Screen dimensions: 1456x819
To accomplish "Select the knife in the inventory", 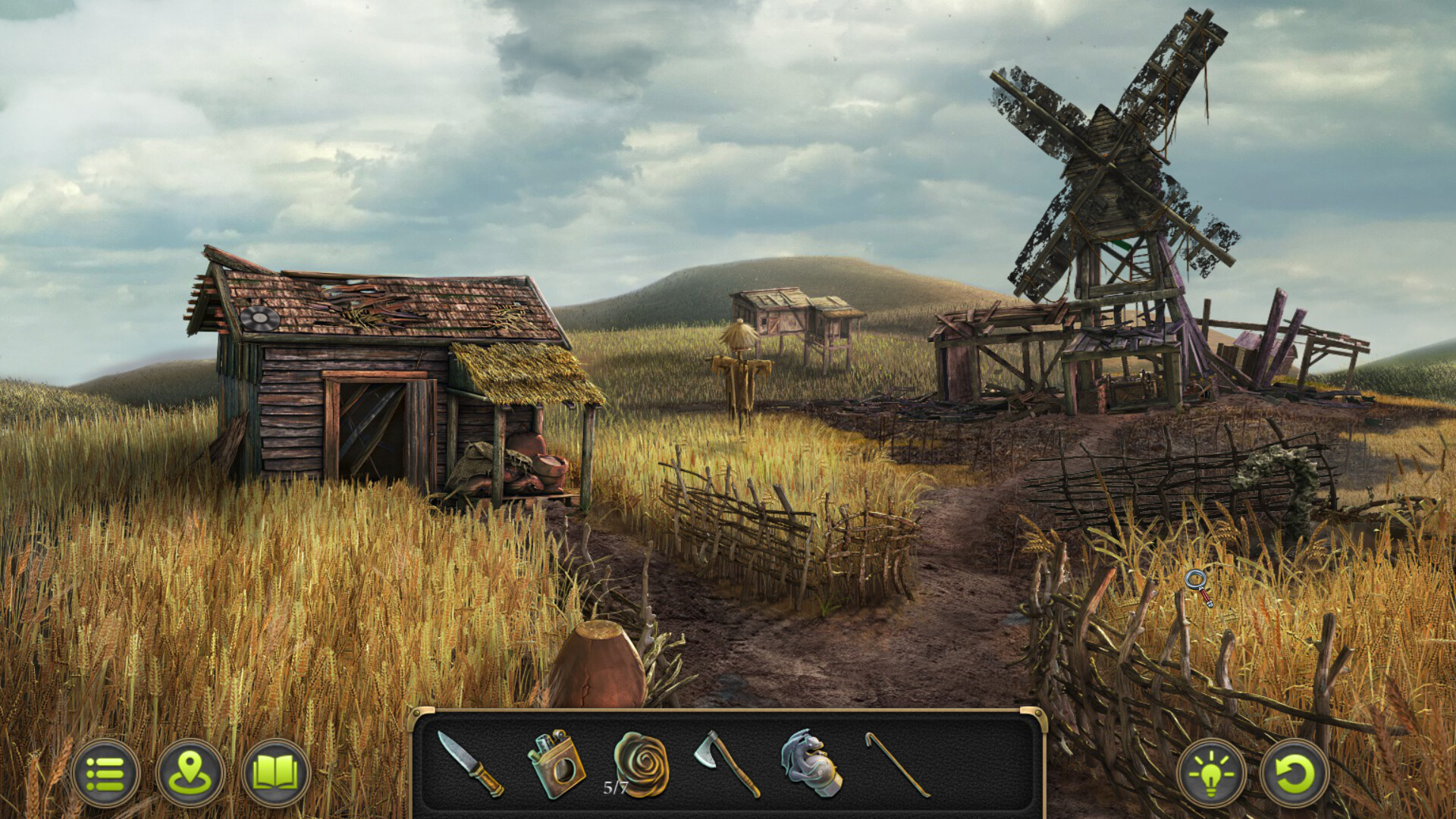I will click(470, 764).
